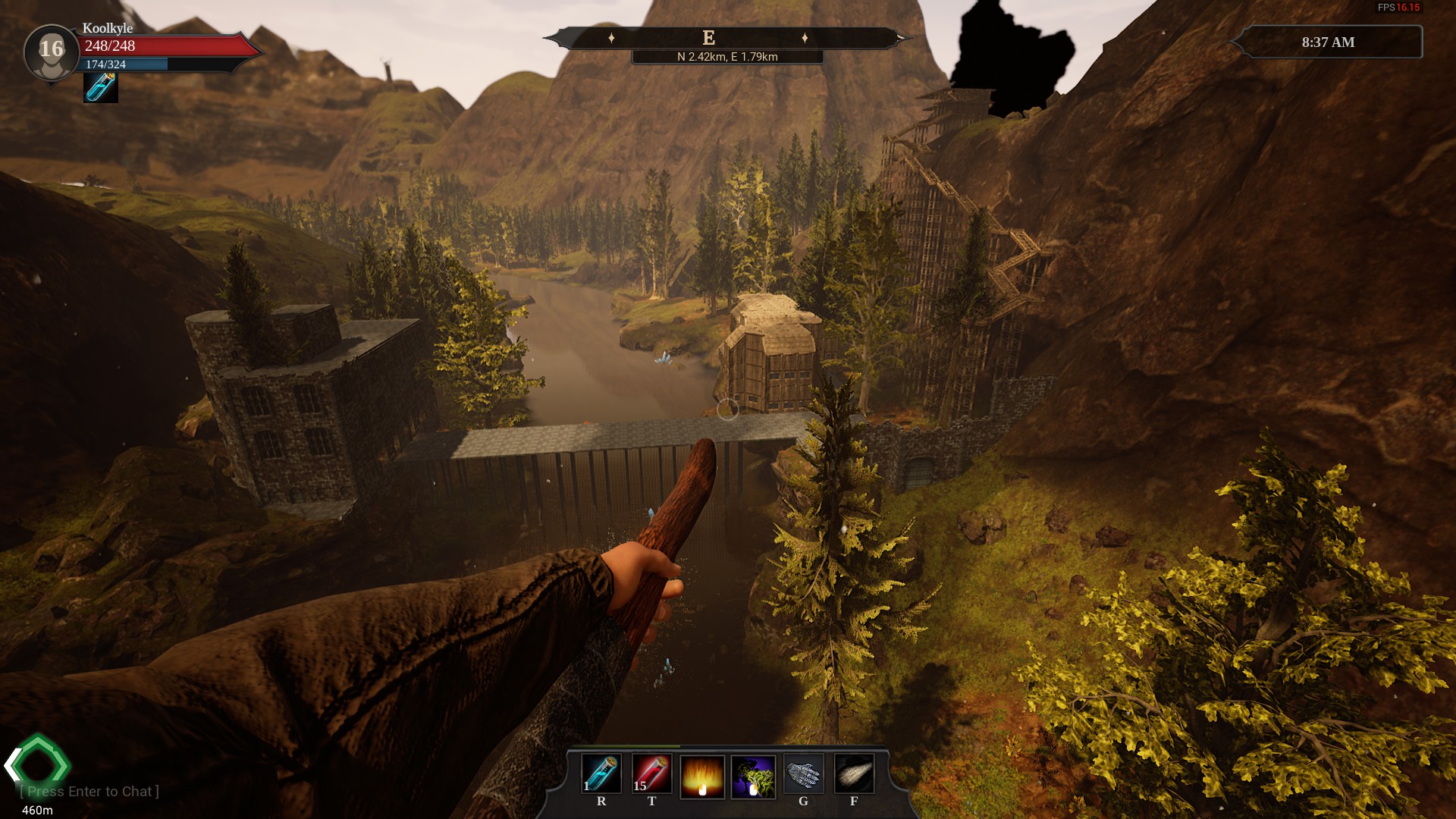The width and height of the screenshot is (1456, 819).
Task: Choose the silver gauntlet hotbar slot
Action: [x=803, y=774]
